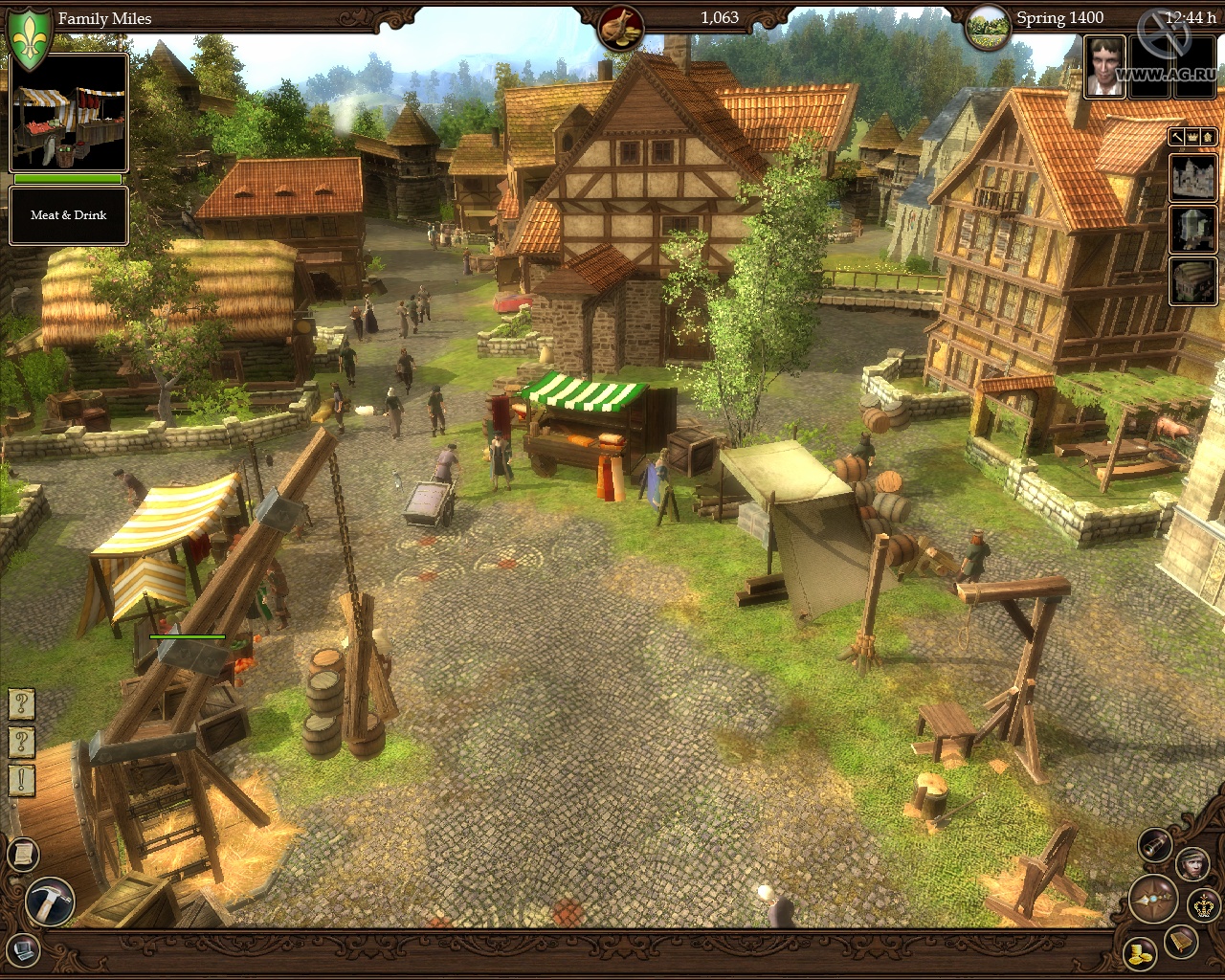Open the crown politics panel
This screenshot has height=980, width=1225.
[1202, 905]
